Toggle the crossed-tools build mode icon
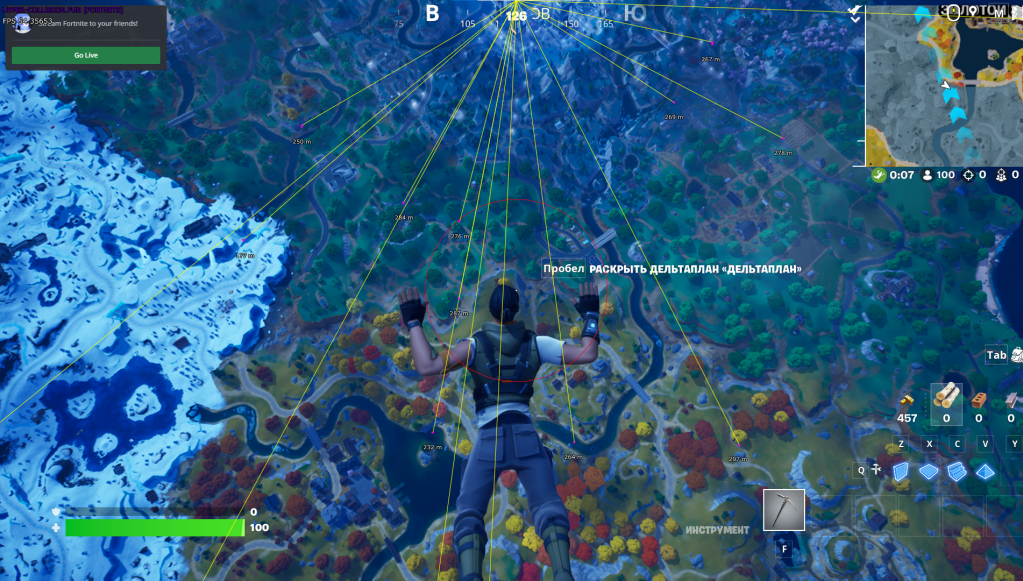 point(876,469)
